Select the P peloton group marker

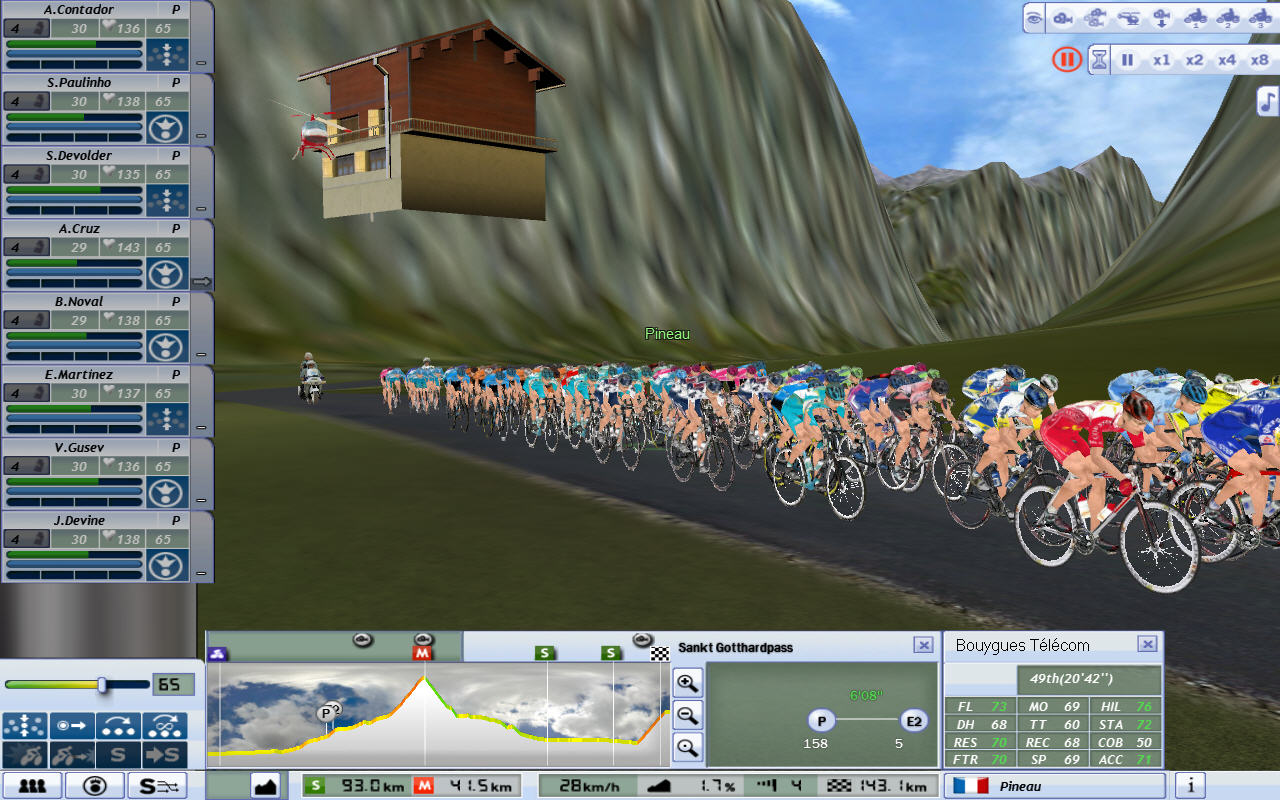pyautogui.click(x=822, y=721)
